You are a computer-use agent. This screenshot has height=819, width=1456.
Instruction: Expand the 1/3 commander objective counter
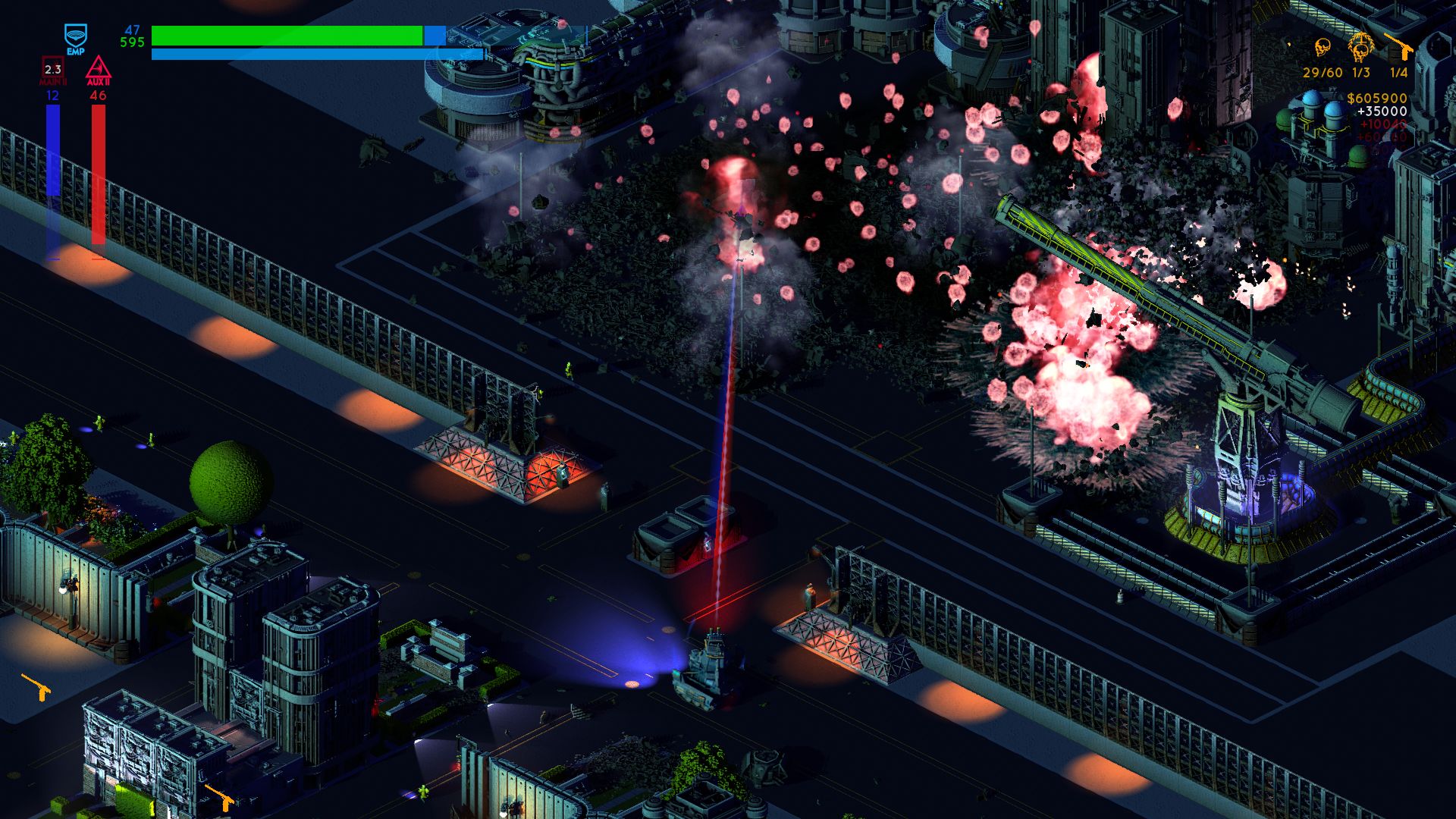[1360, 72]
